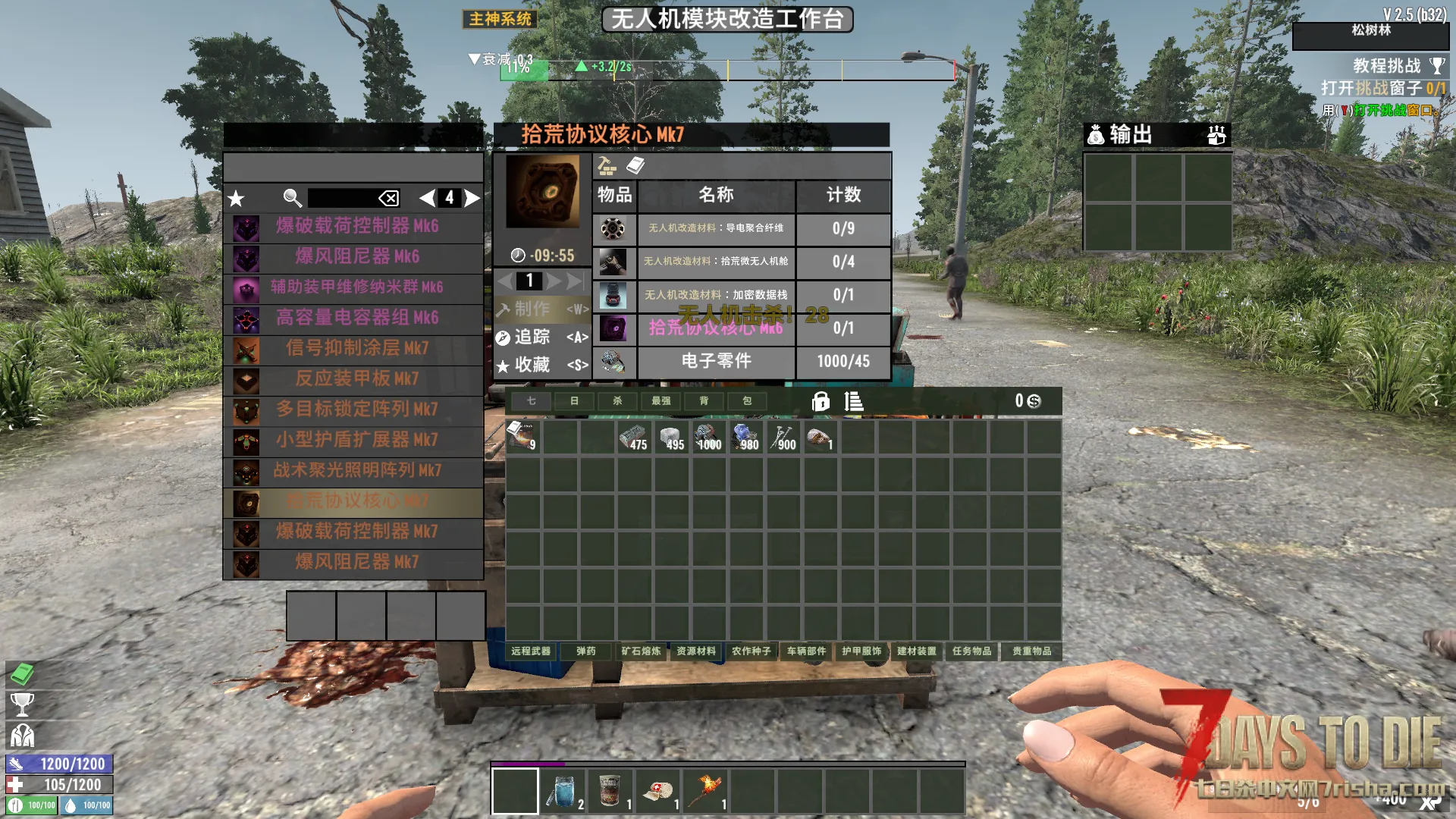
Task: Select the inventory stack of 475
Action: coord(635,438)
